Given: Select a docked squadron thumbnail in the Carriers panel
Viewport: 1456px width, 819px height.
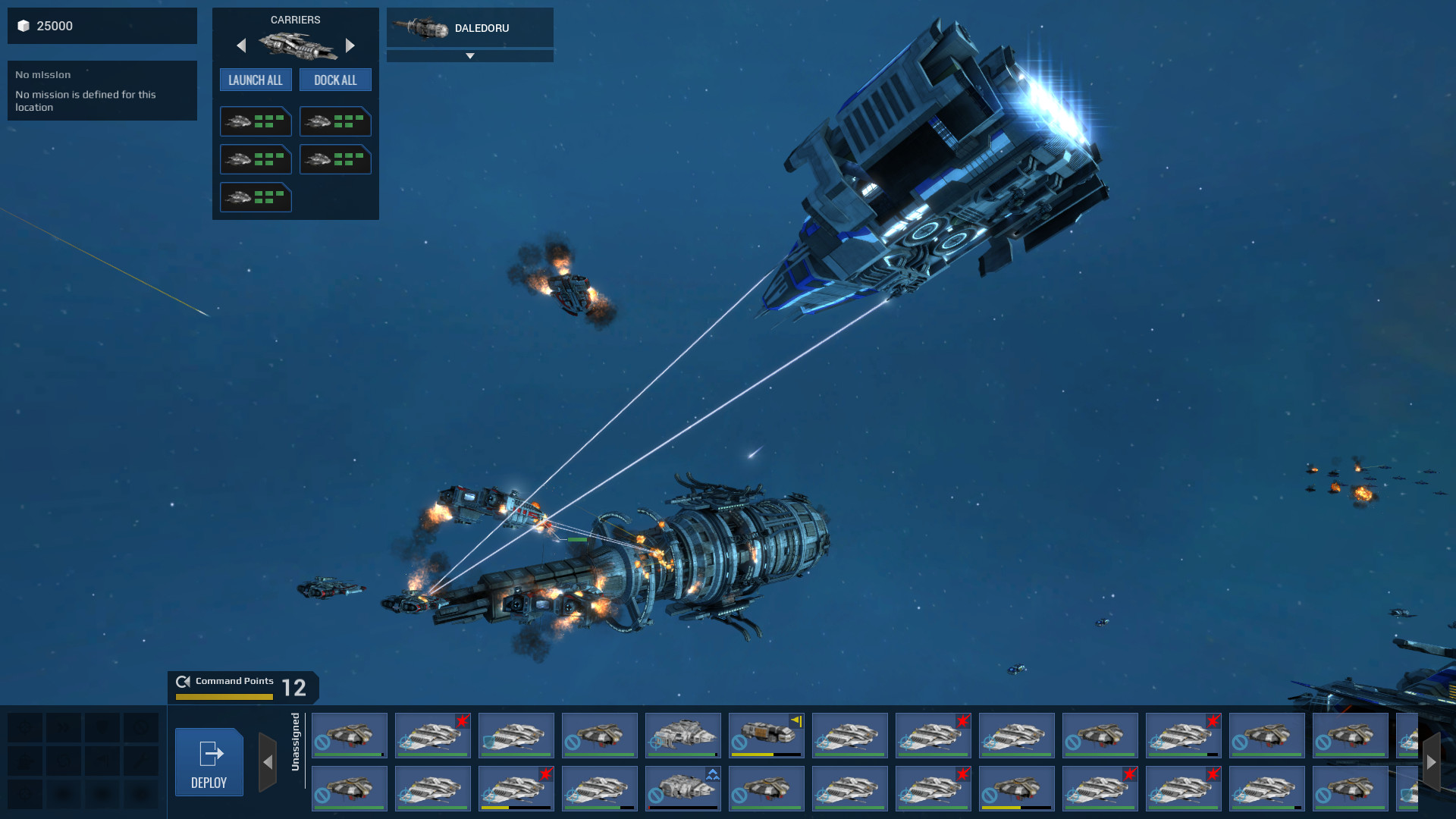Looking at the screenshot, I should [x=256, y=121].
